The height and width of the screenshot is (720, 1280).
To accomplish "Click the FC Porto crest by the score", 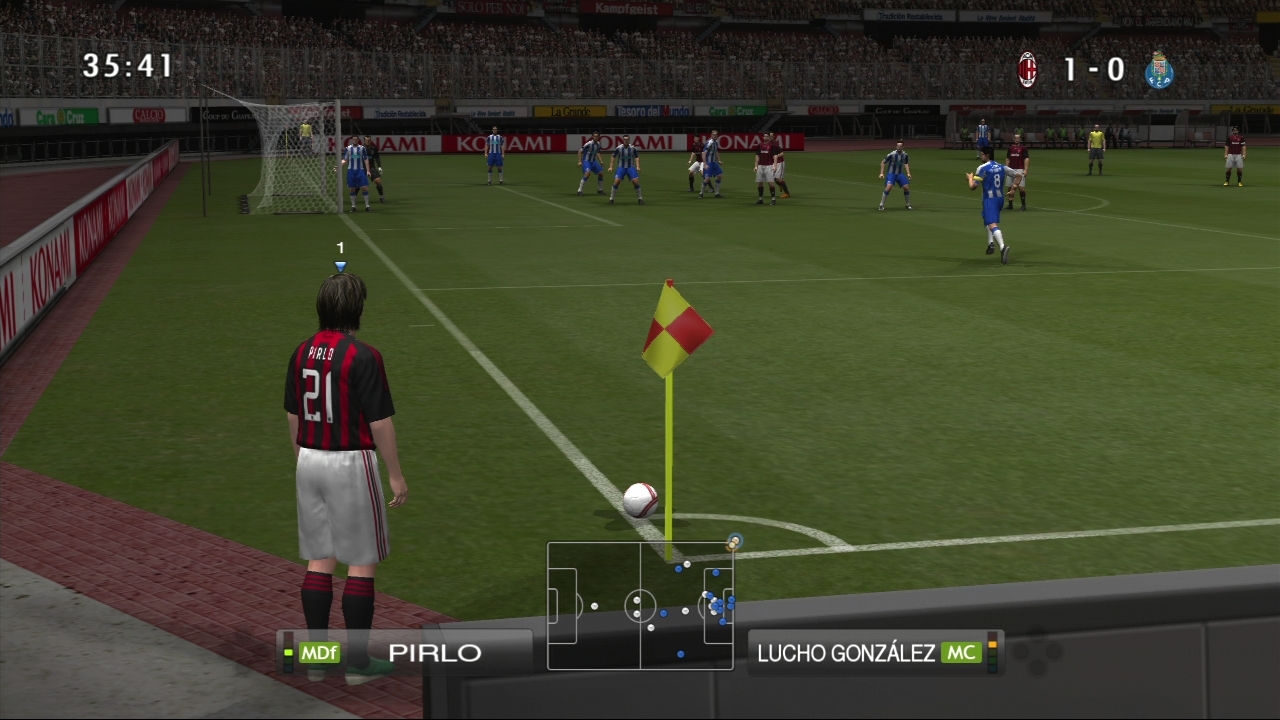I will point(1159,70).
